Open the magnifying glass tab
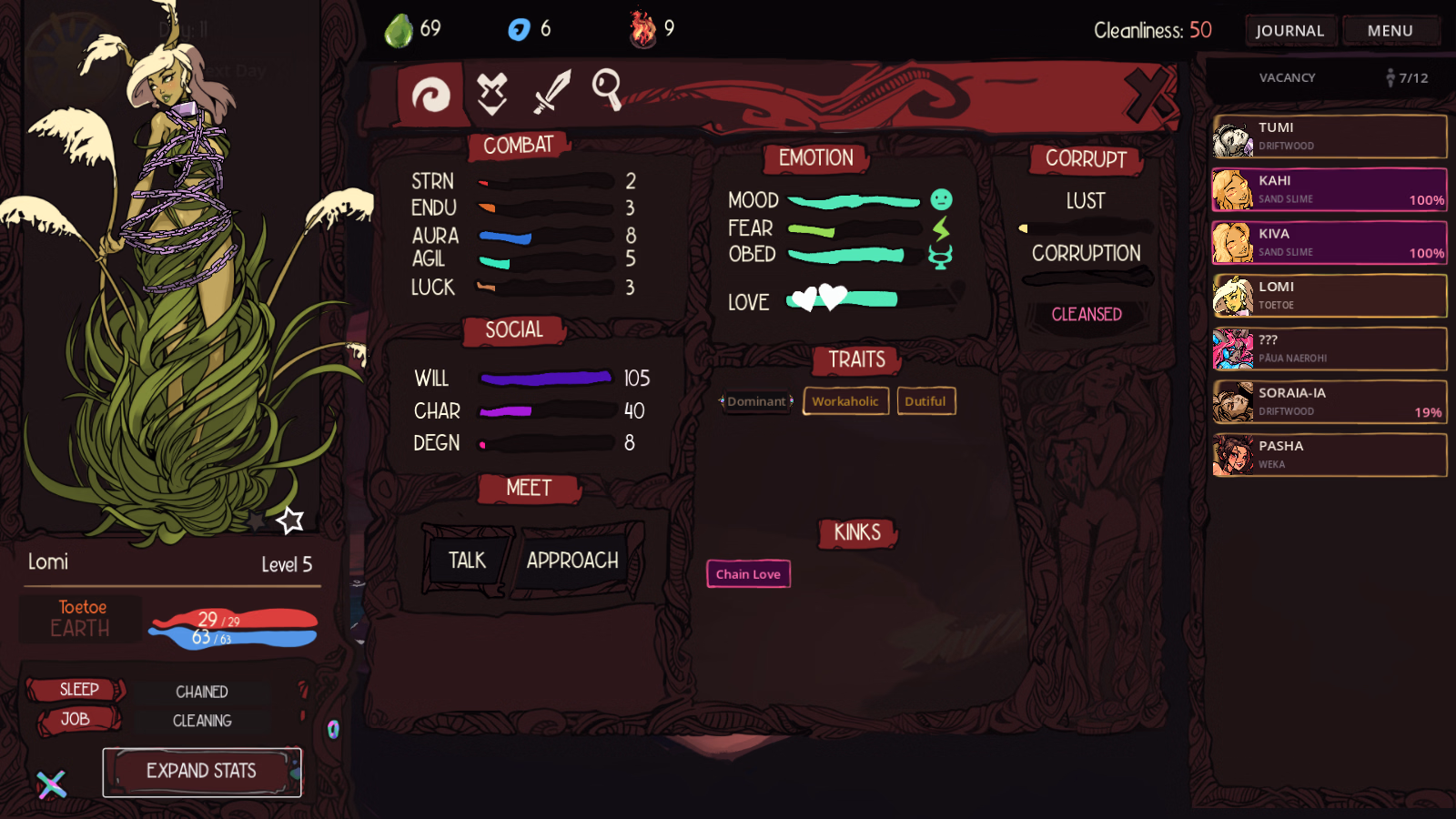This screenshot has height=819, width=1456. click(x=607, y=90)
